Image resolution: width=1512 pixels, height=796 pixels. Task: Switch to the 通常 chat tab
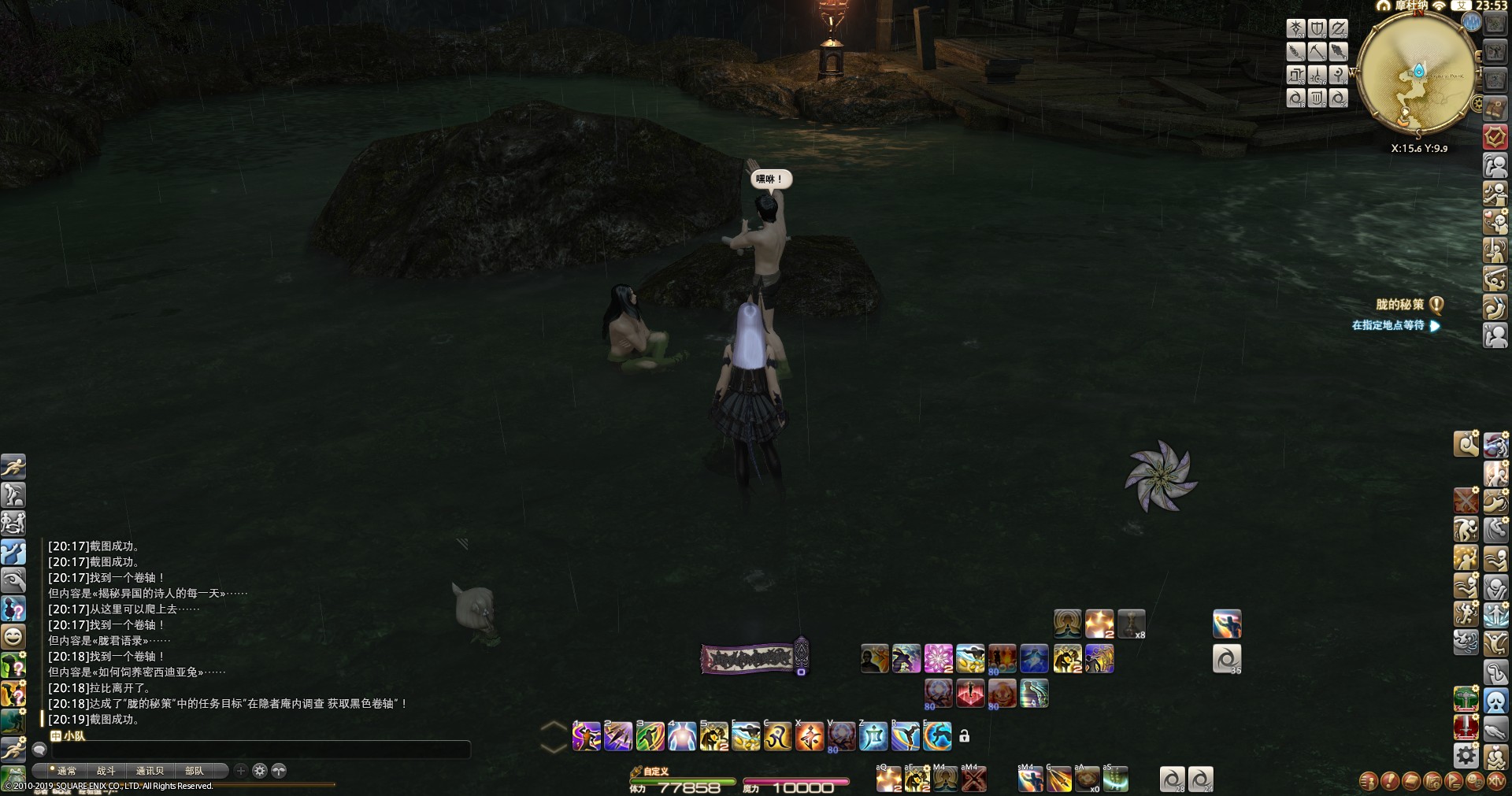click(x=66, y=771)
